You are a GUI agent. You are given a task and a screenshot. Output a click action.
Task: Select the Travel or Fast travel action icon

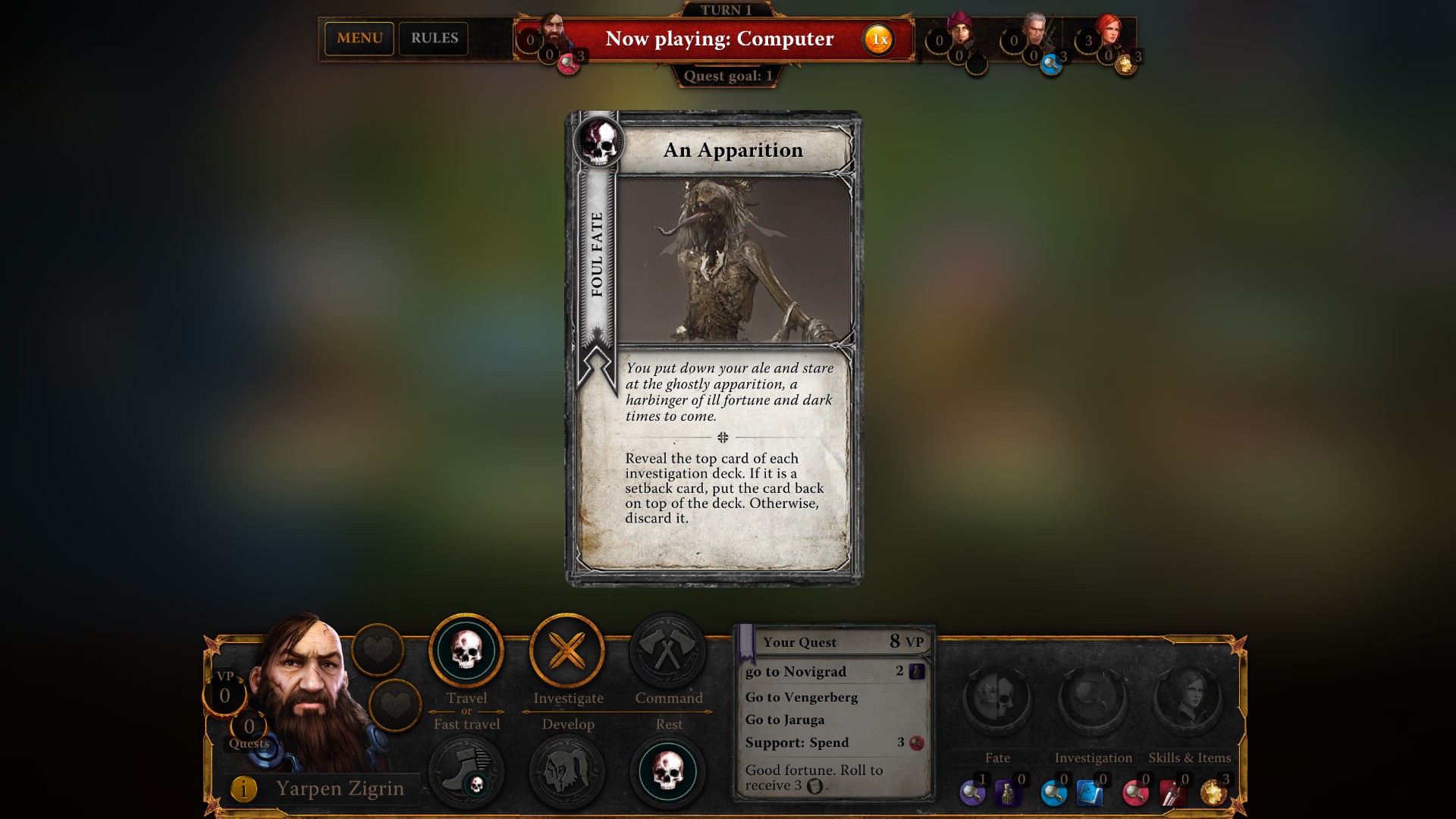point(466,651)
